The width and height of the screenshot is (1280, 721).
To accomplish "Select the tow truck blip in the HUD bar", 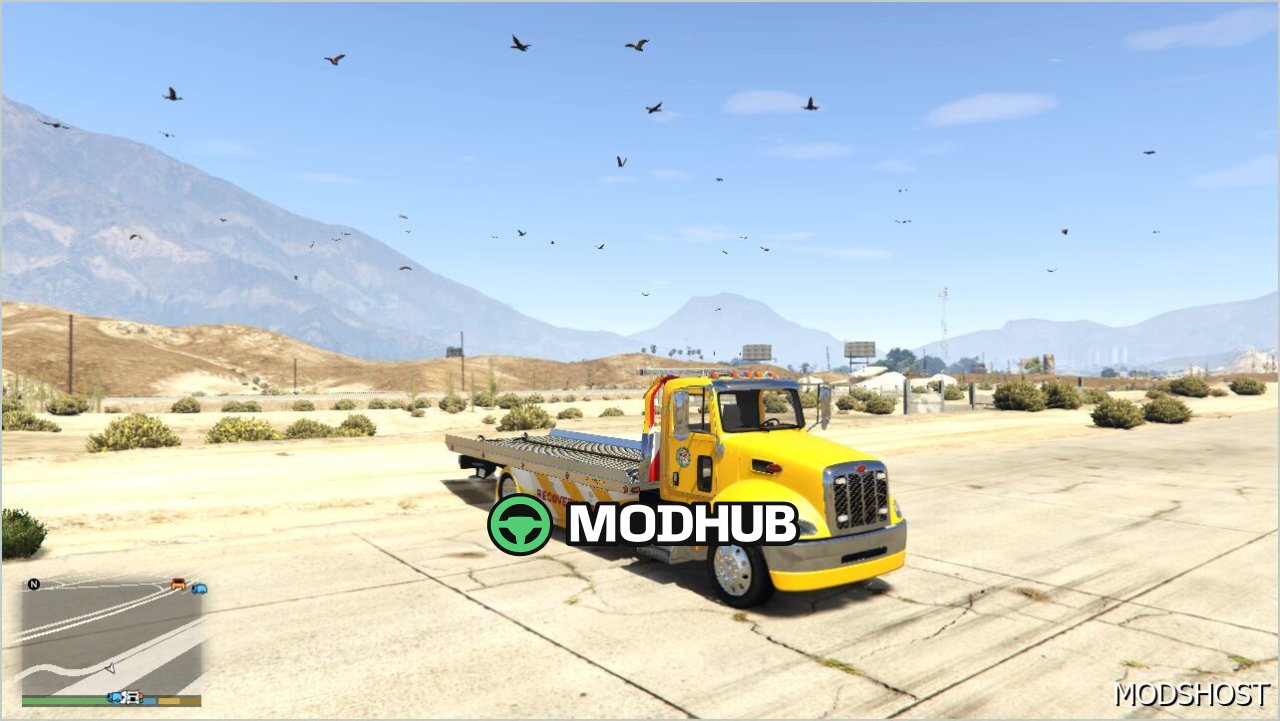I will click(x=131, y=697).
